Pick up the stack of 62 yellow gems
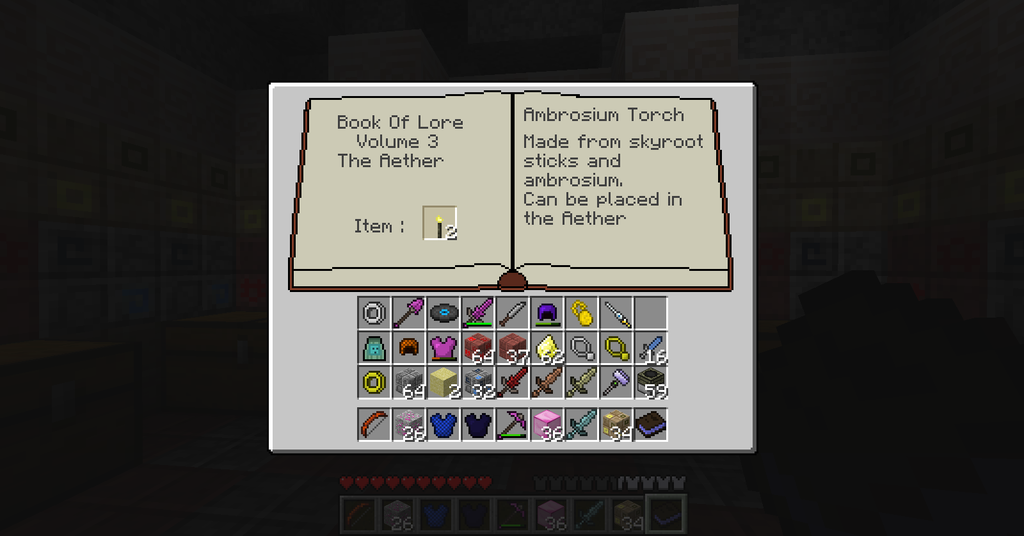The width and height of the screenshot is (1024, 536). tap(547, 348)
